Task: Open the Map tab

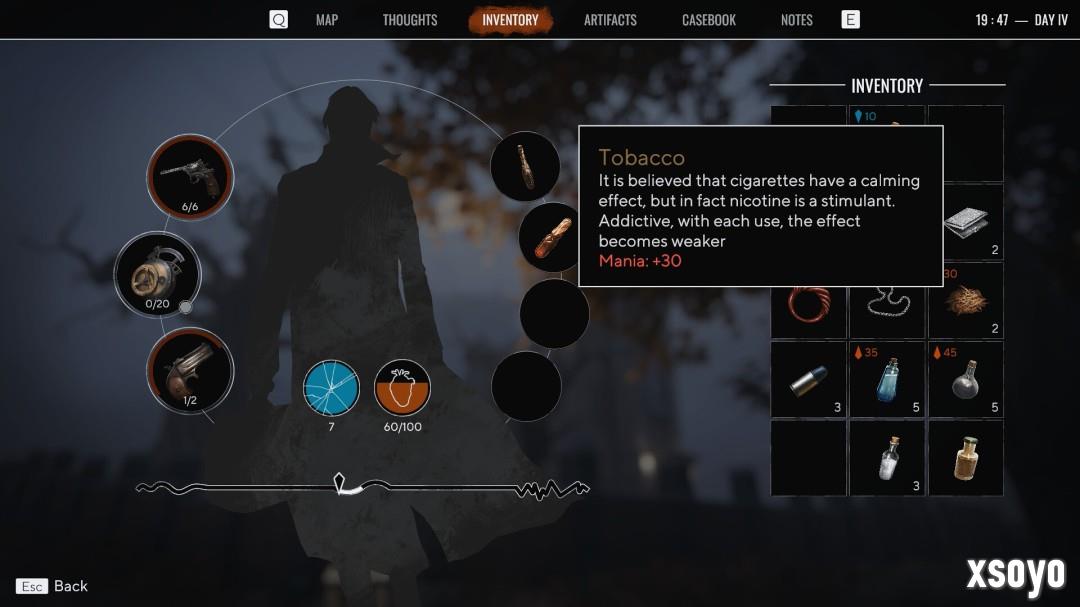Action: [x=327, y=20]
